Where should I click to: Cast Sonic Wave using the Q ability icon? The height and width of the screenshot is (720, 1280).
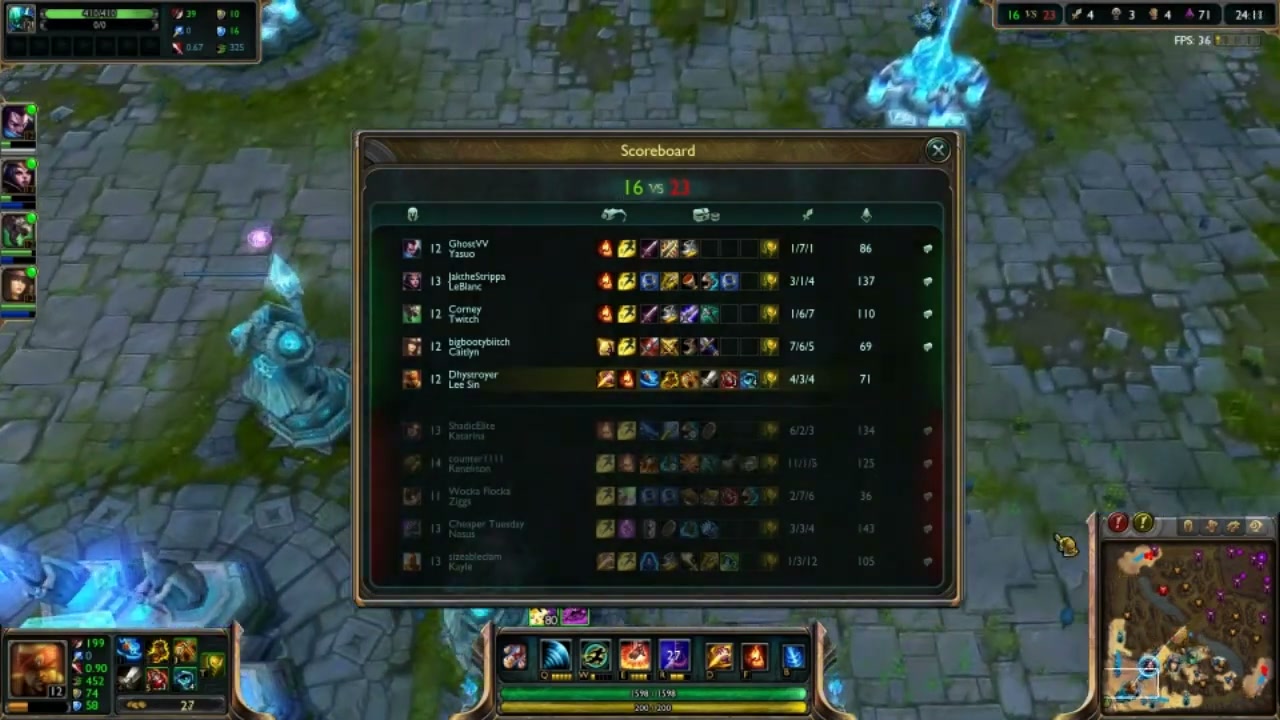click(556, 654)
